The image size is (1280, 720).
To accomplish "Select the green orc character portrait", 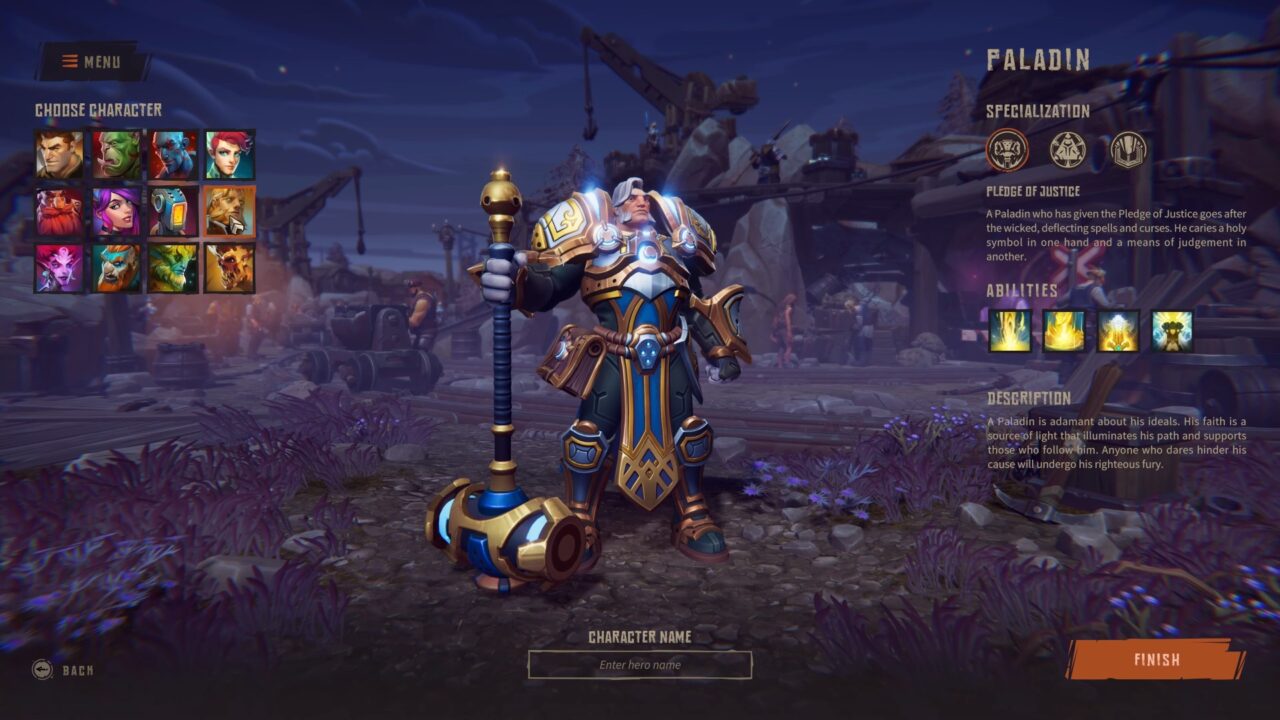I will [x=116, y=155].
